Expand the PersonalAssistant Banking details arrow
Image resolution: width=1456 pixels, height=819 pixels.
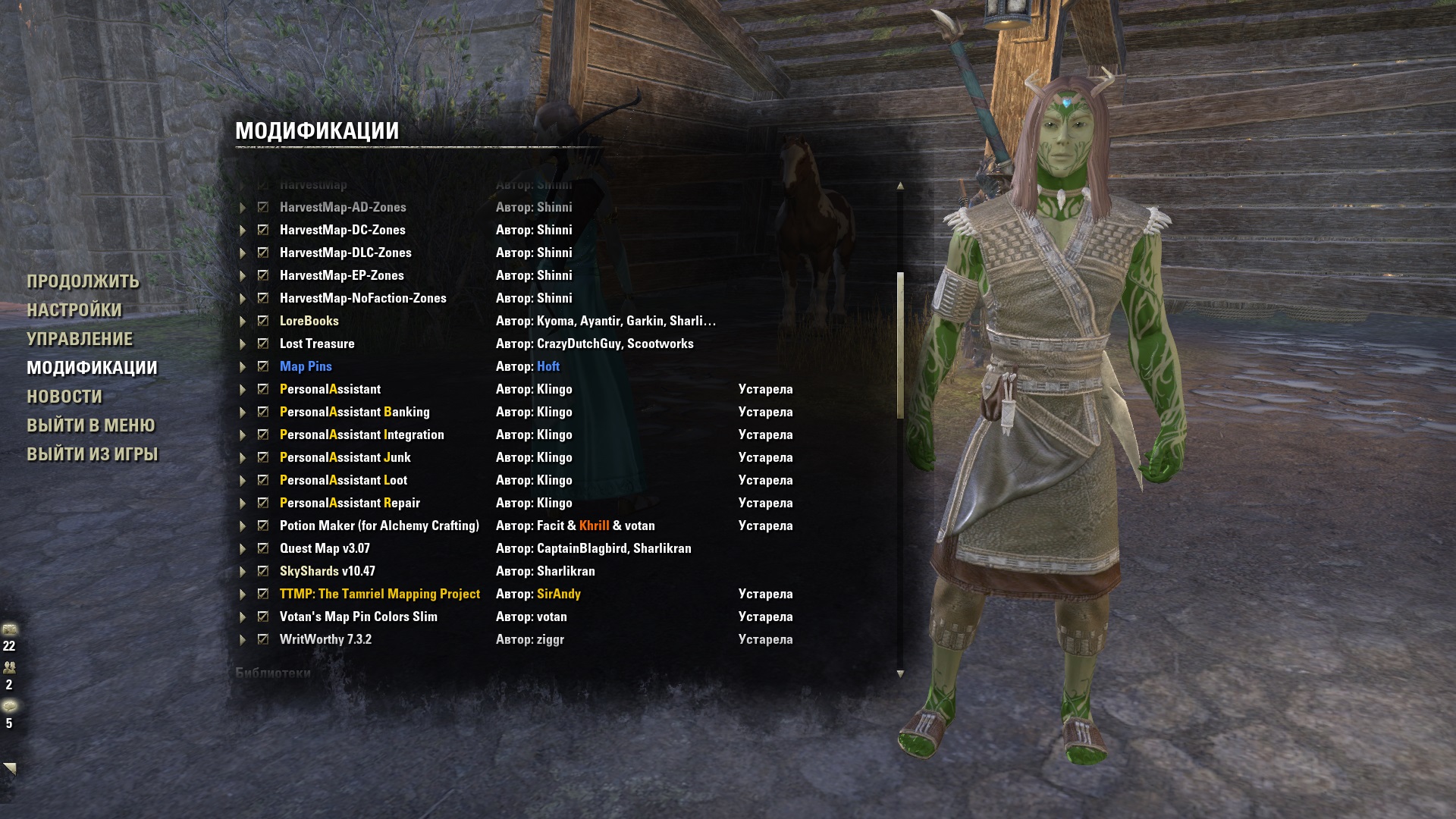[243, 413]
